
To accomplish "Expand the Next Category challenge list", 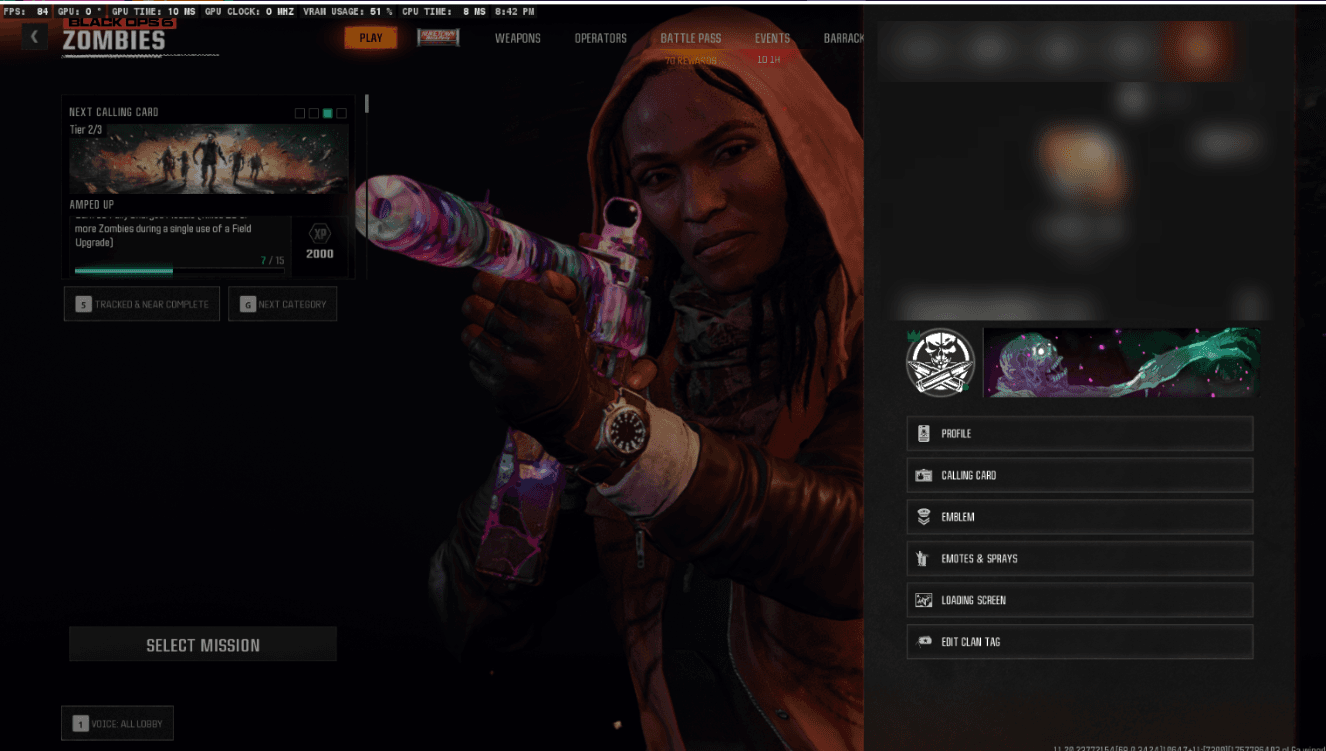I will click(282, 303).
